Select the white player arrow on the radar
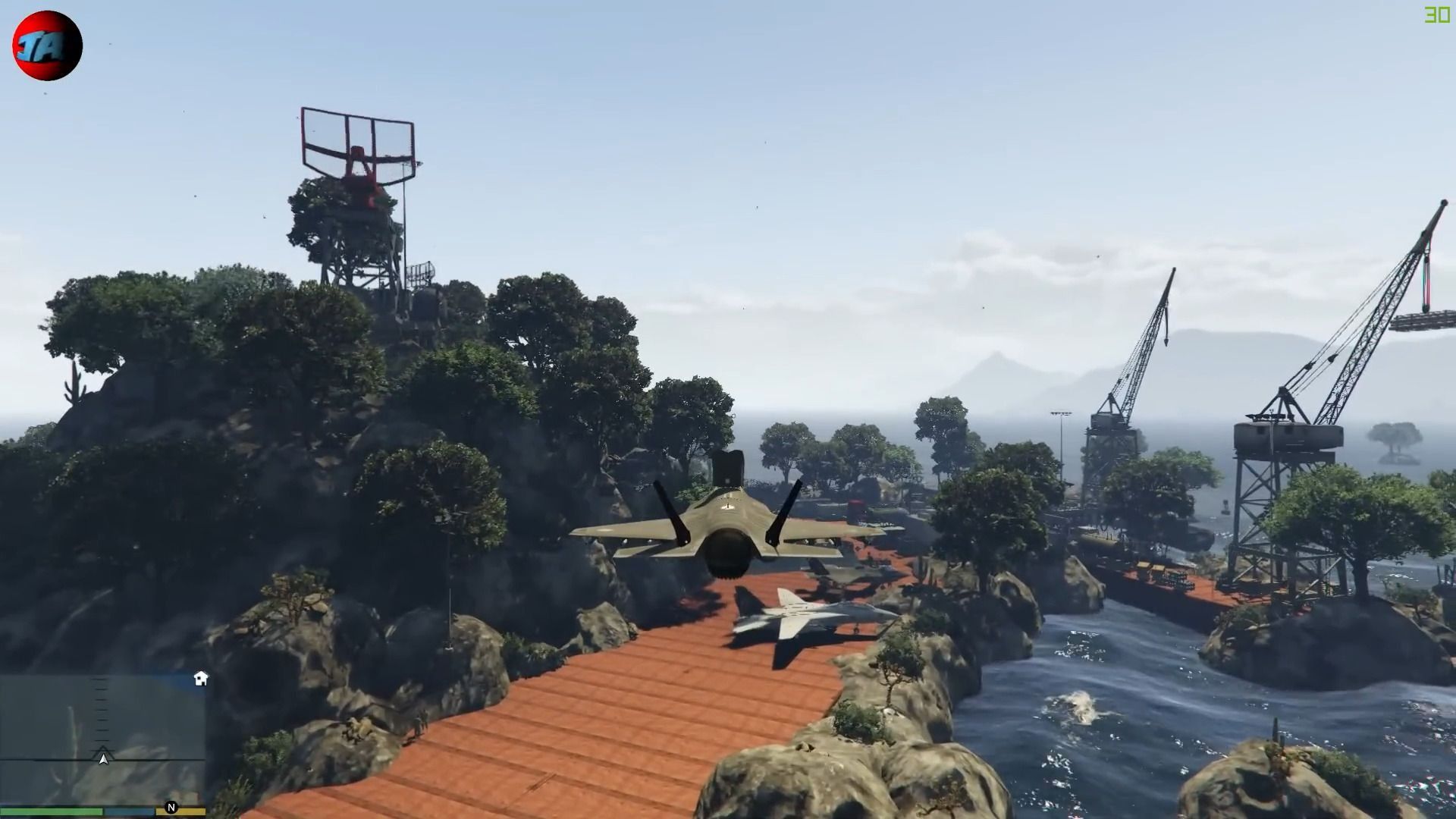1456x819 pixels. point(103,758)
